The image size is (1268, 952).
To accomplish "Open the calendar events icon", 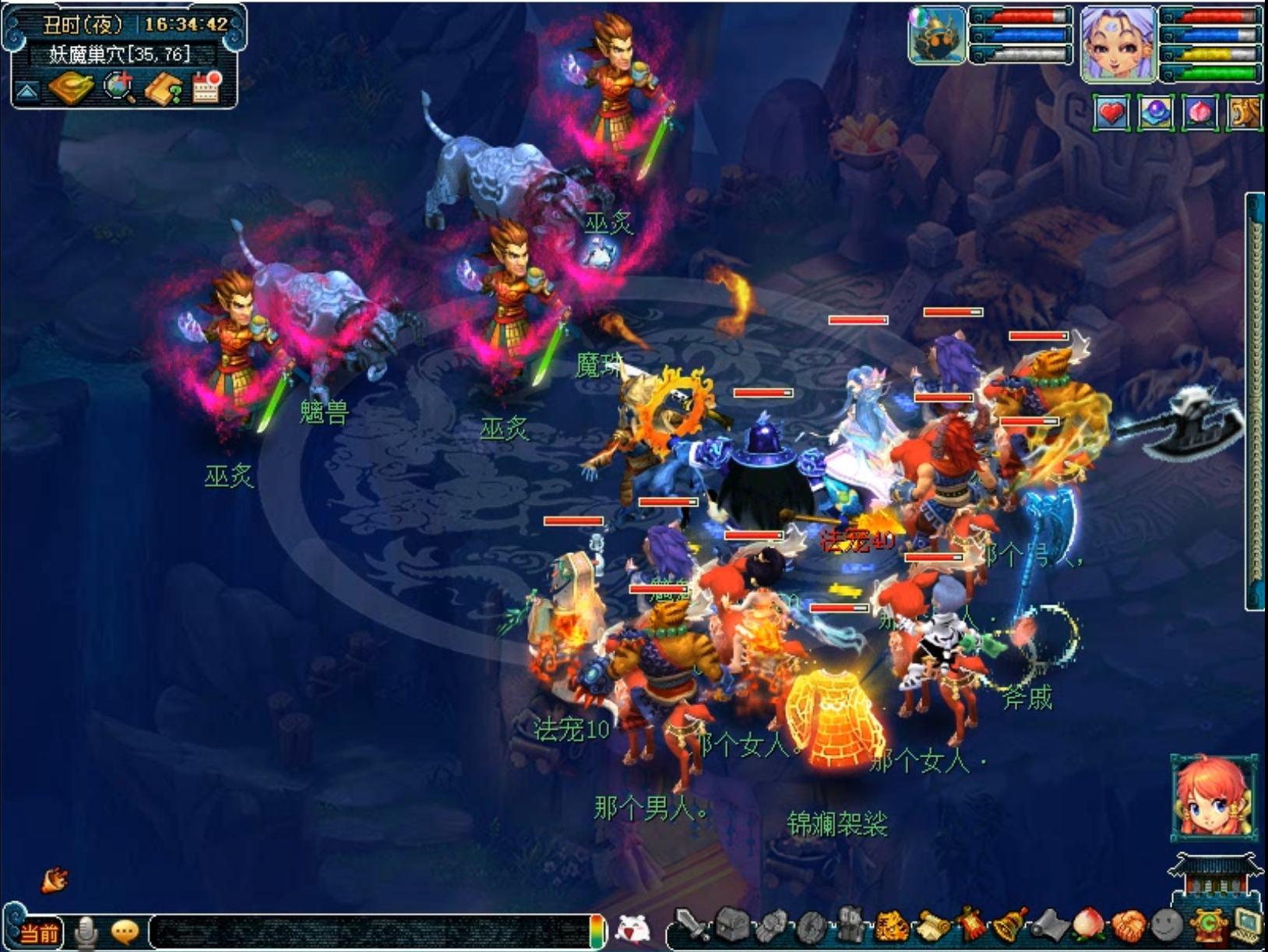I will click(207, 87).
